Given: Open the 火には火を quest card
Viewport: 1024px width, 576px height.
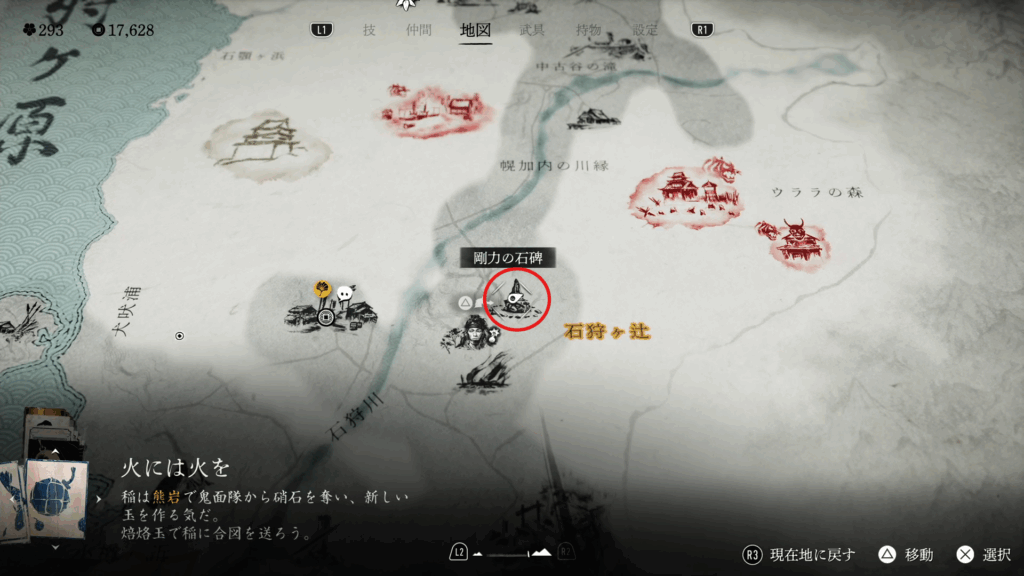Looking at the screenshot, I should pos(45,497).
